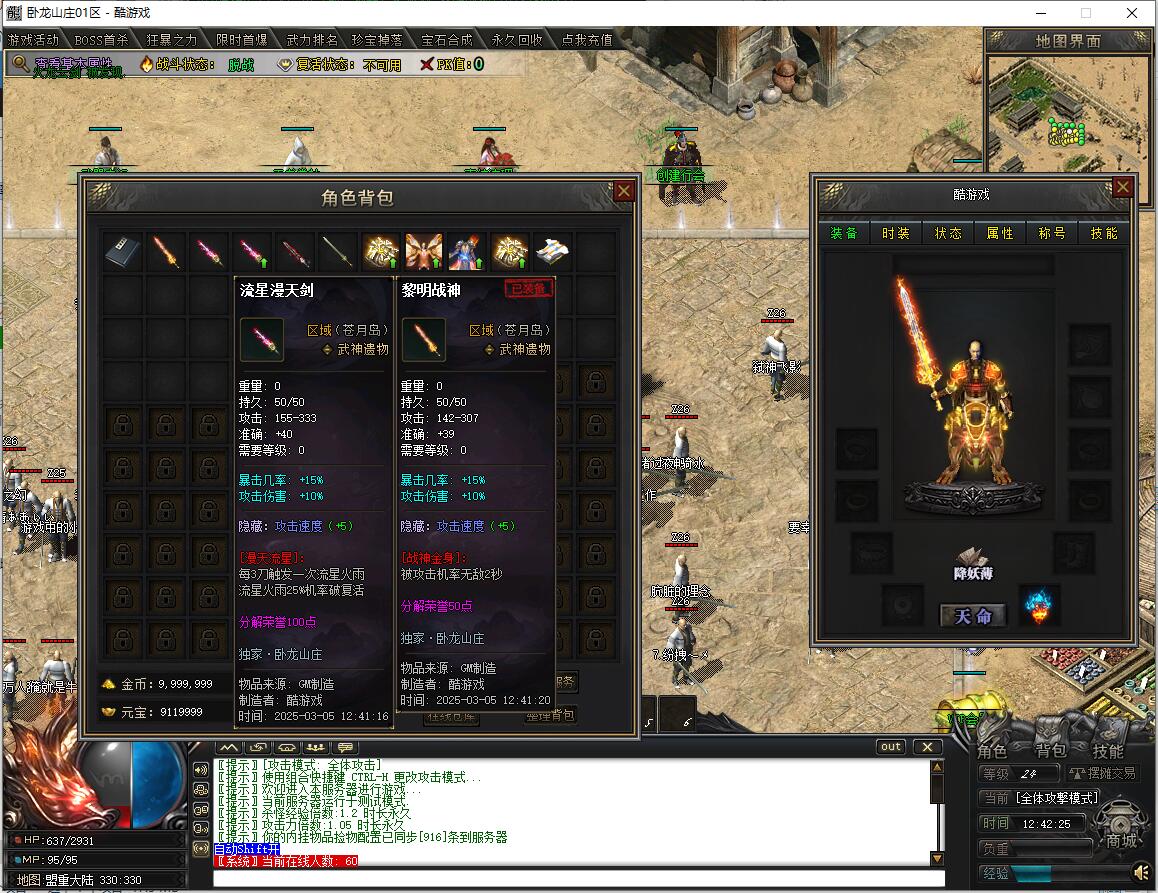Switch to the 状态 tab
Viewport: 1158px width, 893px height.
coord(948,233)
